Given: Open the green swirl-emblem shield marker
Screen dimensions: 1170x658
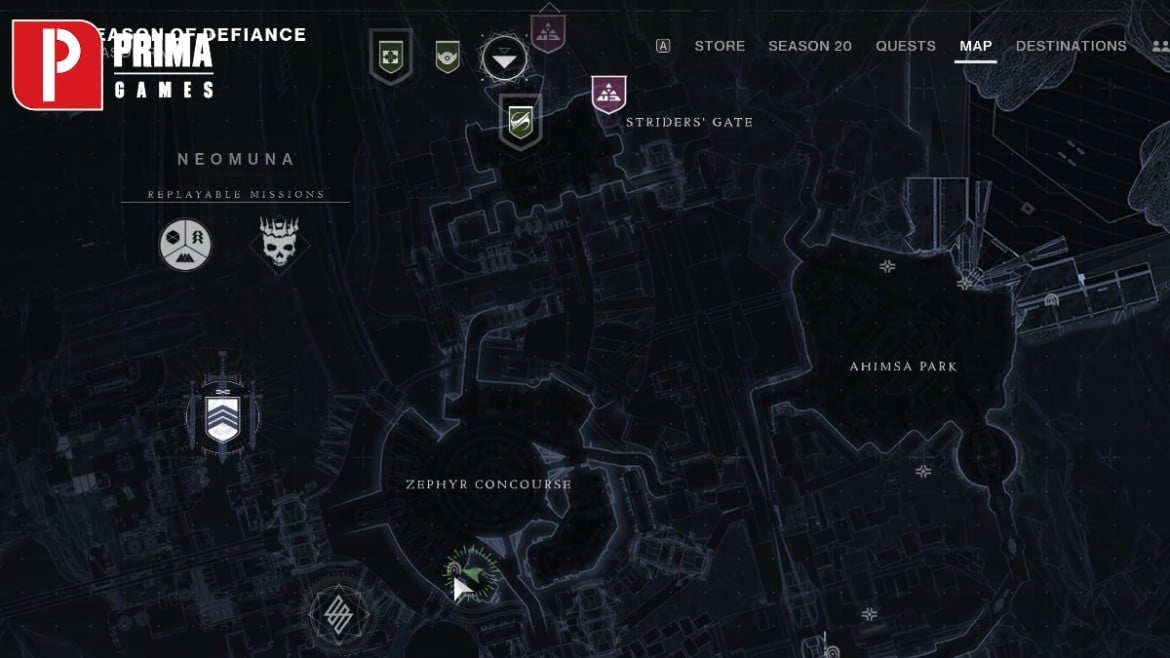Looking at the screenshot, I should point(520,122).
